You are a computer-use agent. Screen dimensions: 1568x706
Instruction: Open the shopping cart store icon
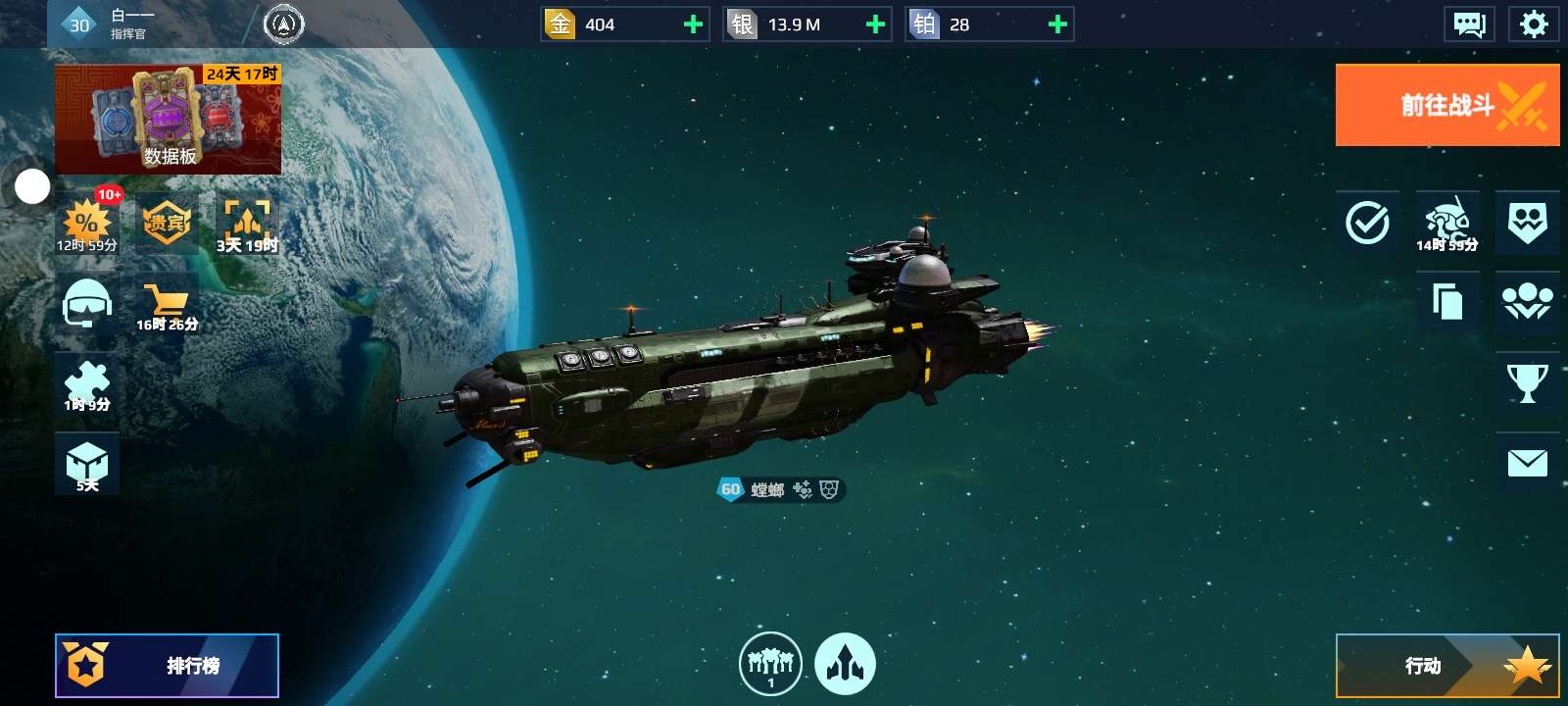(166, 305)
